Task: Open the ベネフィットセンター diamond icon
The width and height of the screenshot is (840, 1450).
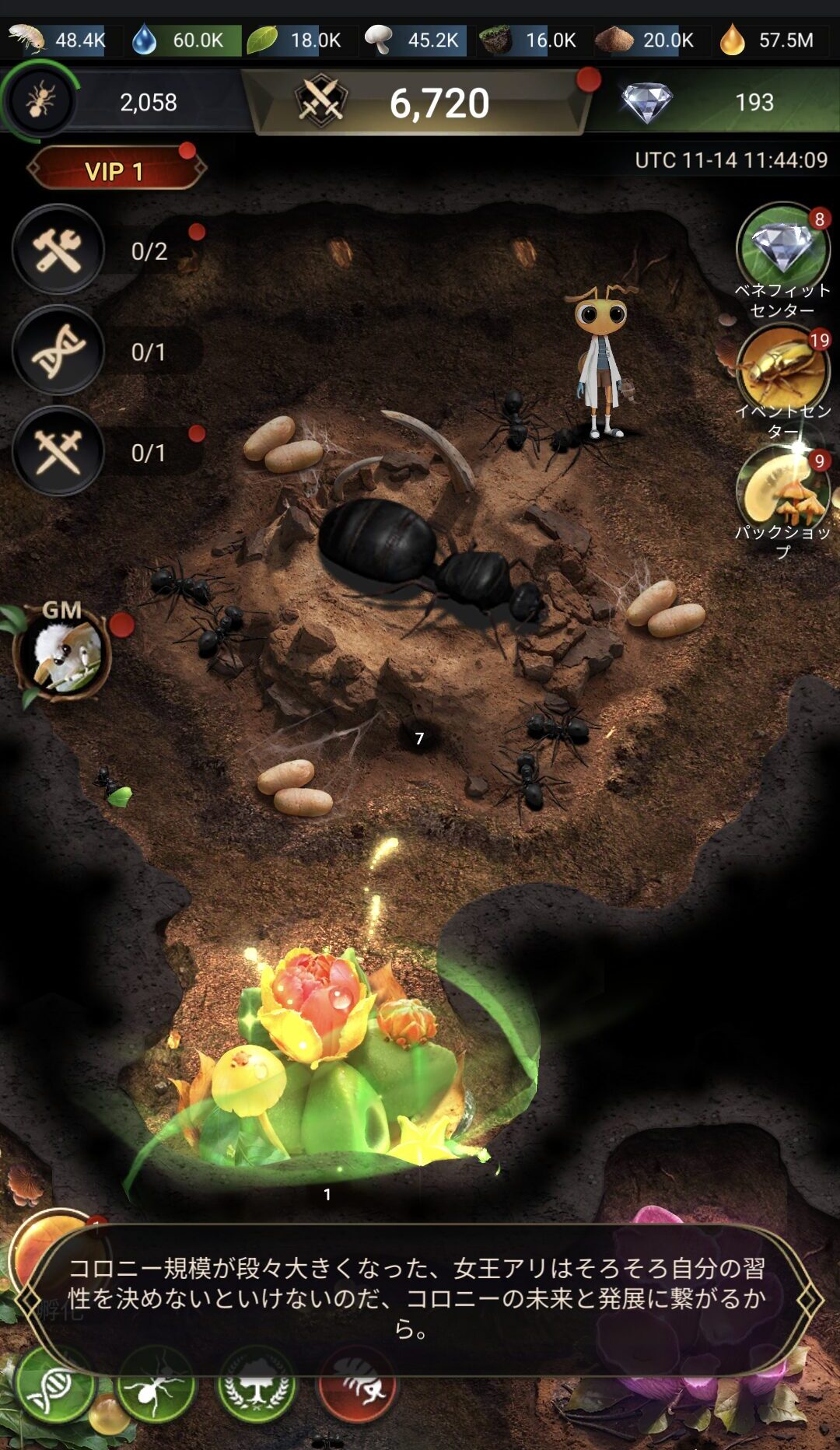Action: [x=782, y=249]
